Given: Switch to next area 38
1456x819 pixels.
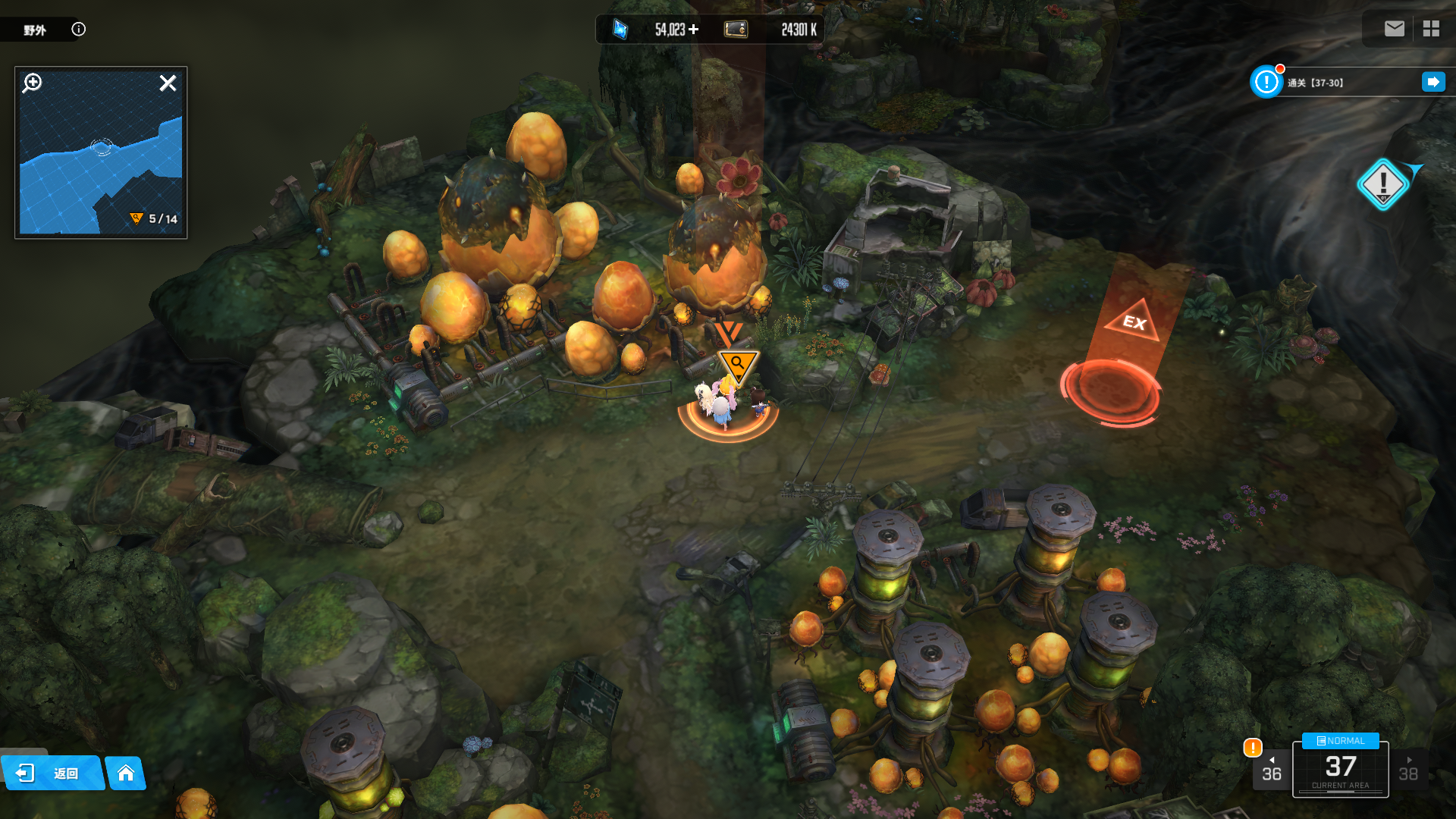Looking at the screenshot, I should click(1408, 770).
